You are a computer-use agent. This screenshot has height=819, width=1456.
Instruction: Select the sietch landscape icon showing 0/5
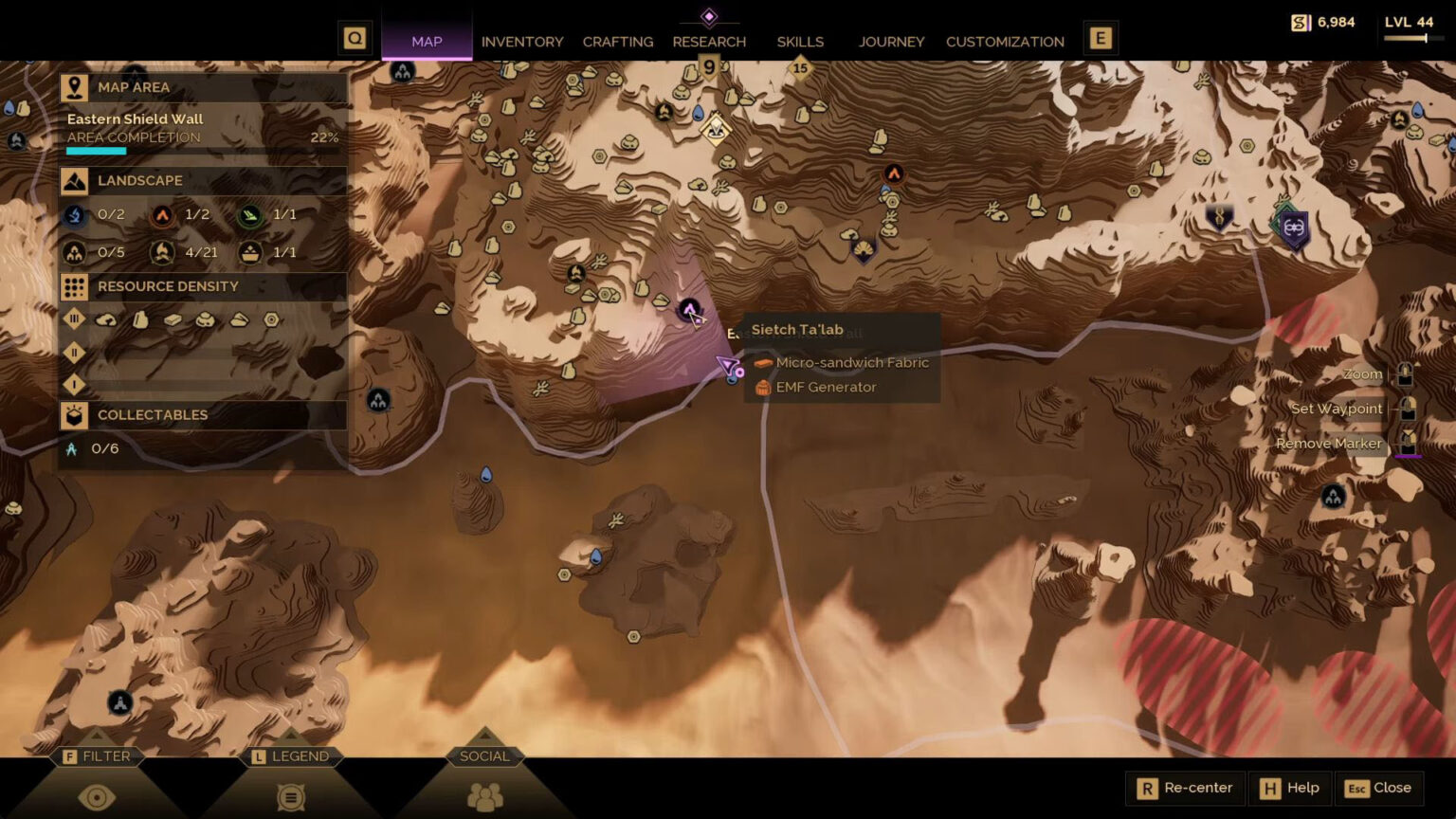[x=72, y=252]
